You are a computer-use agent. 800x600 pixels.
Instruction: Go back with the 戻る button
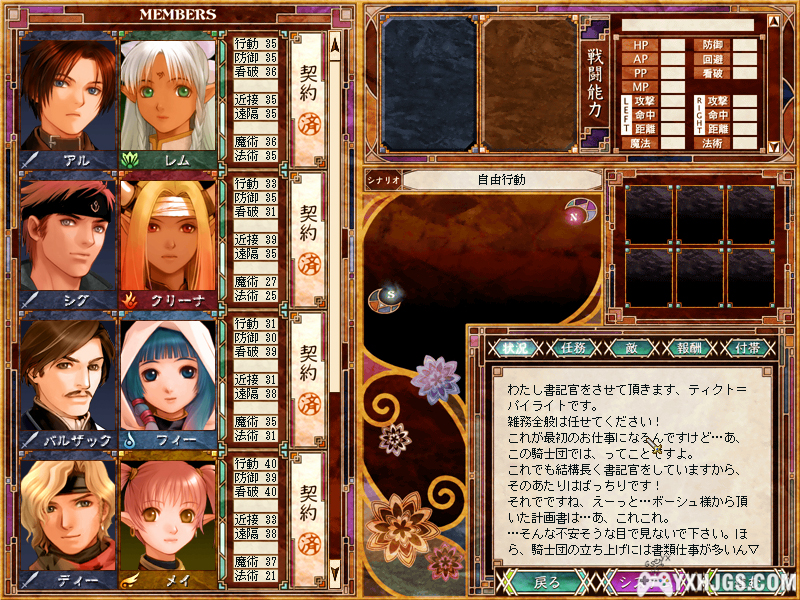pyautogui.click(x=541, y=582)
